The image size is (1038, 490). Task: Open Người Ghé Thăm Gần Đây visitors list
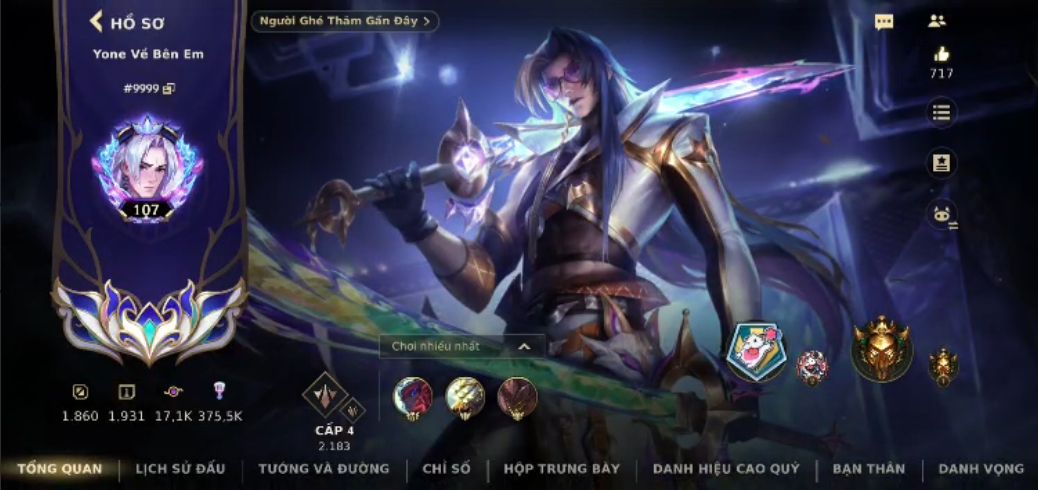pyautogui.click(x=345, y=21)
